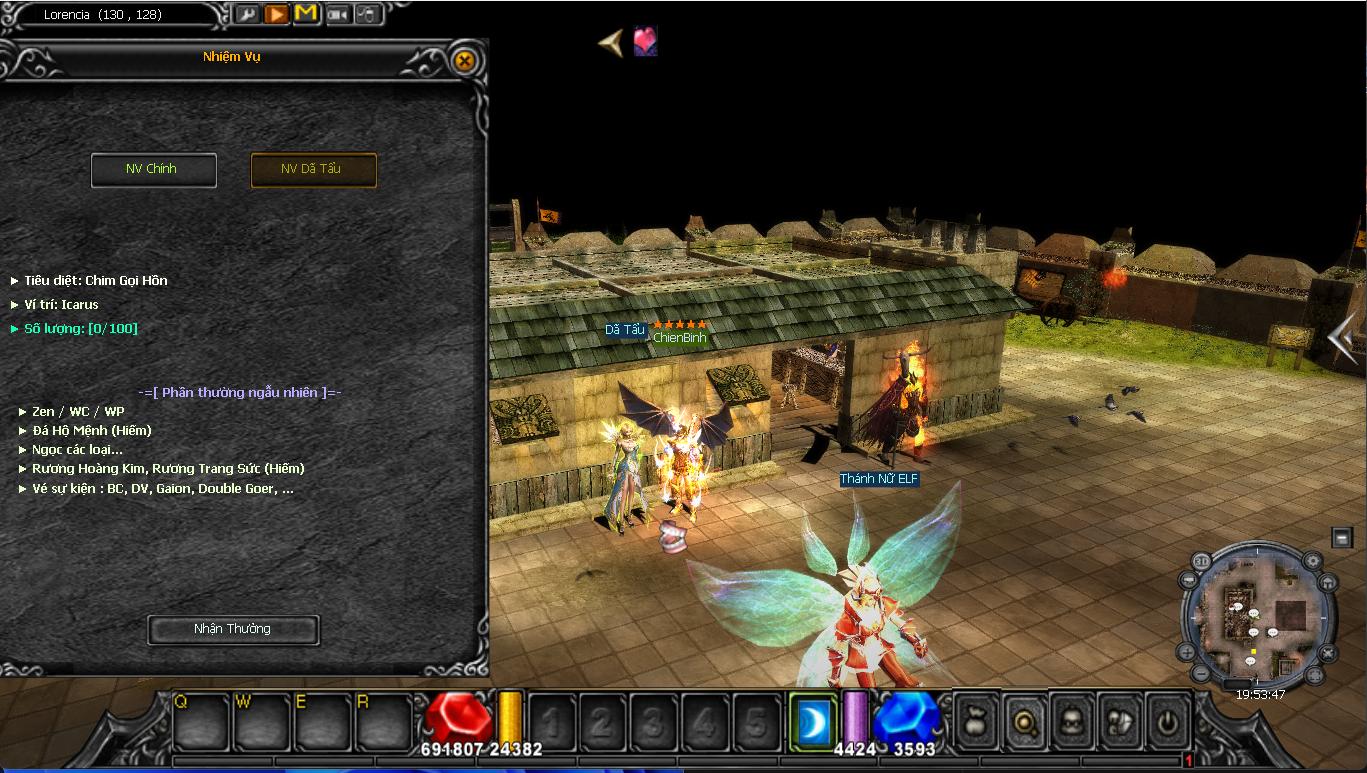Close the Nhiệm Vụ quest window
Image resolution: width=1367 pixels, height=773 pixels.
pos(464,60)
